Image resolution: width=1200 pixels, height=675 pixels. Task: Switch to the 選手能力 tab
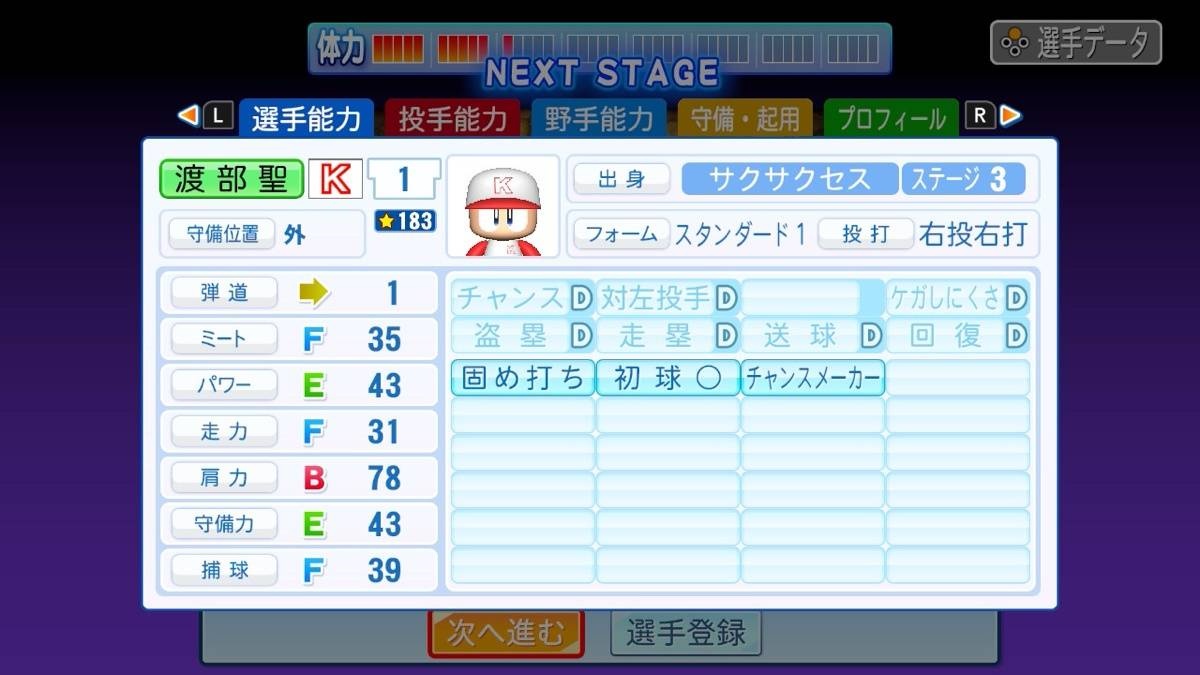306,119
